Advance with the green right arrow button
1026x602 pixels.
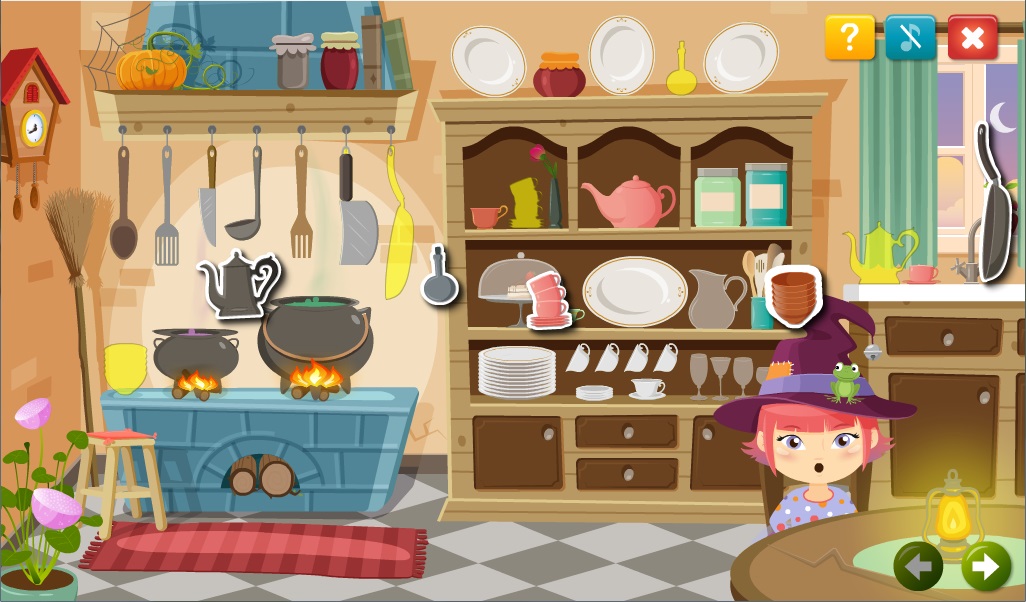point(985,567)
